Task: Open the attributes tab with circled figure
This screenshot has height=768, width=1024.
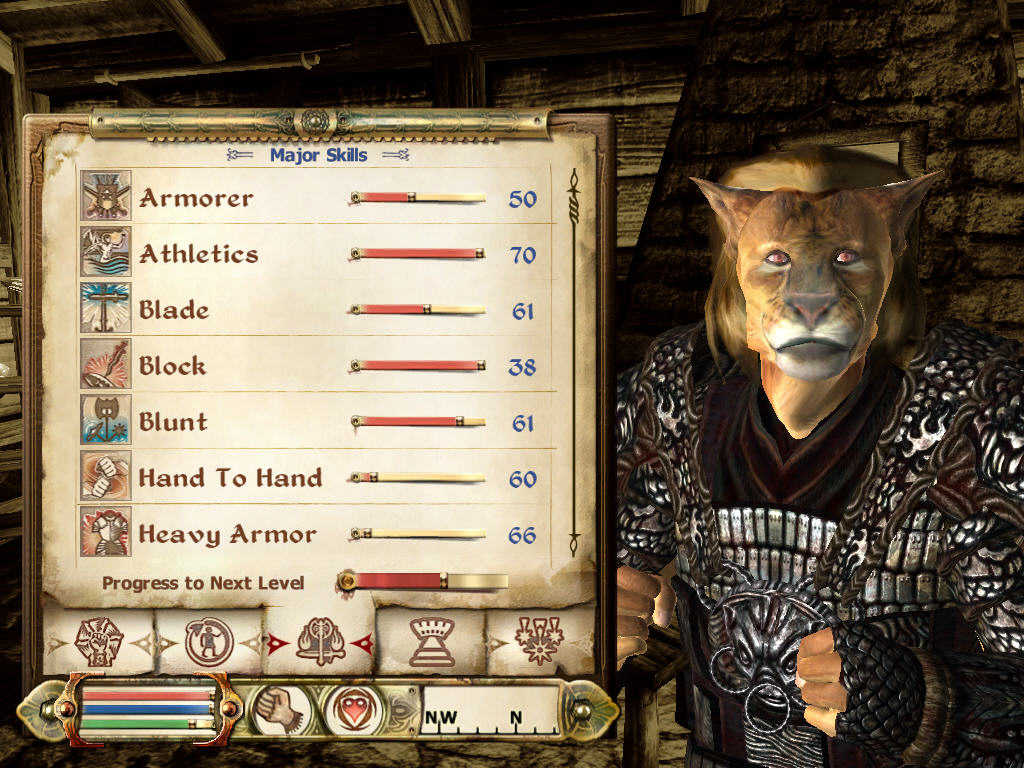Action: tap(209, 640)
